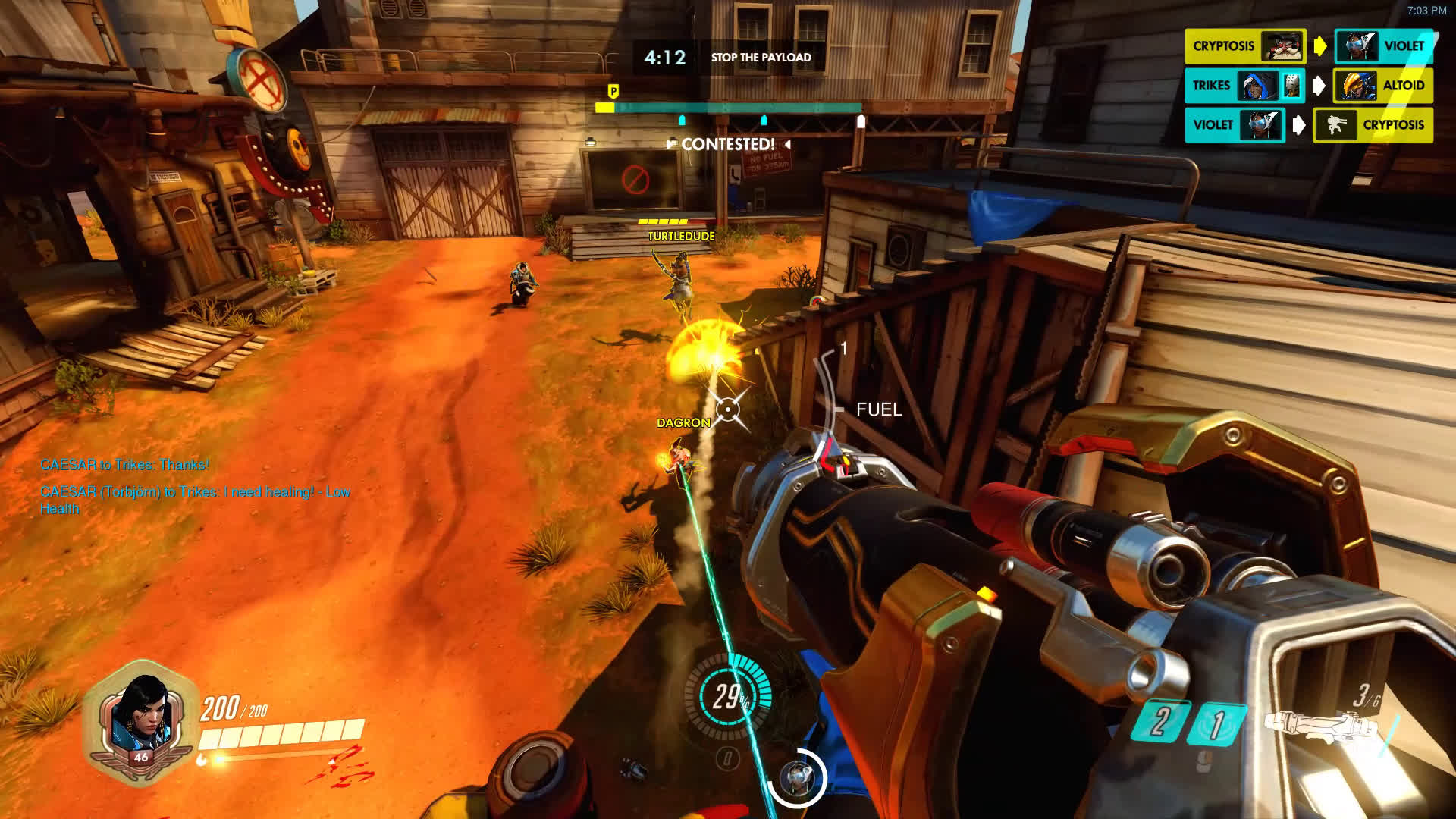Select the VIOLET destroyed CRYPTOSIS turret entry
Image resolution: width=1456 pixels, height=819 pixels.
(1309, 125)
